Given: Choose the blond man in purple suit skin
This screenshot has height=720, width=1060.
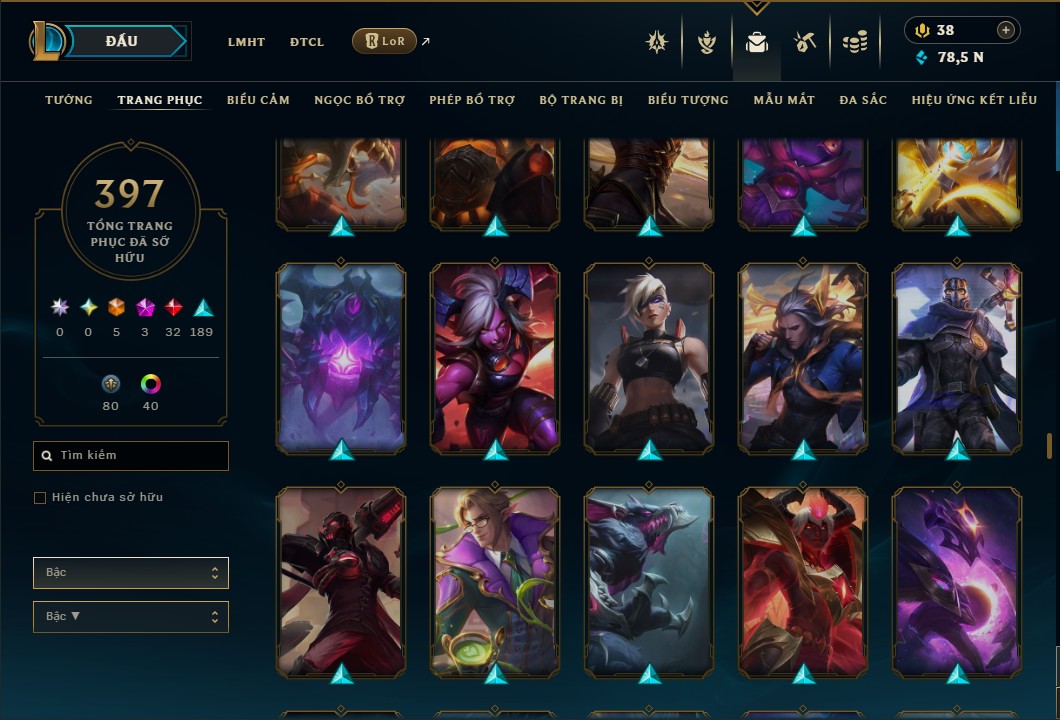Looking at the screenshot, I should point(496,580).
